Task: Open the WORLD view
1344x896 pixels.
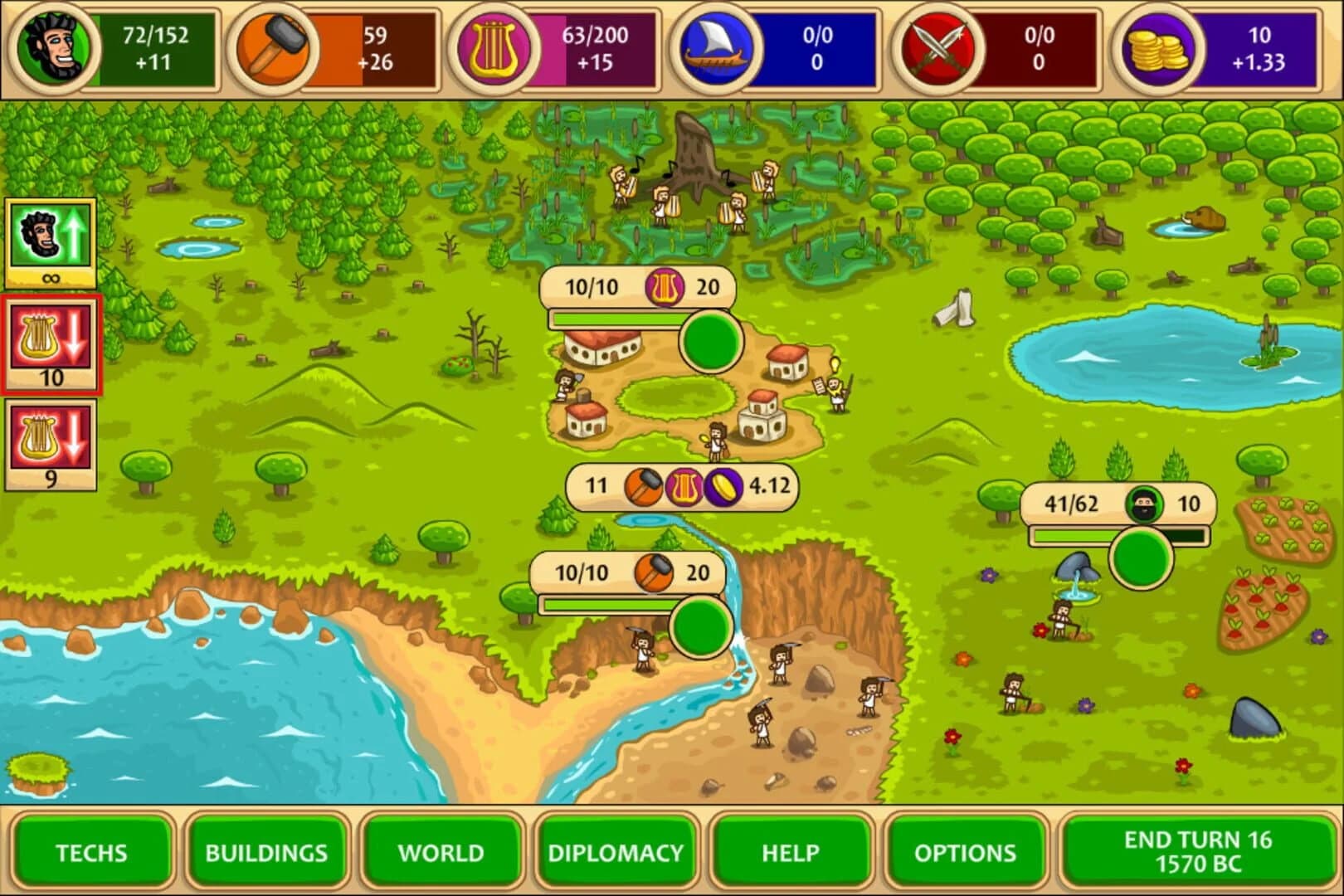Action: tap(441, 853)
